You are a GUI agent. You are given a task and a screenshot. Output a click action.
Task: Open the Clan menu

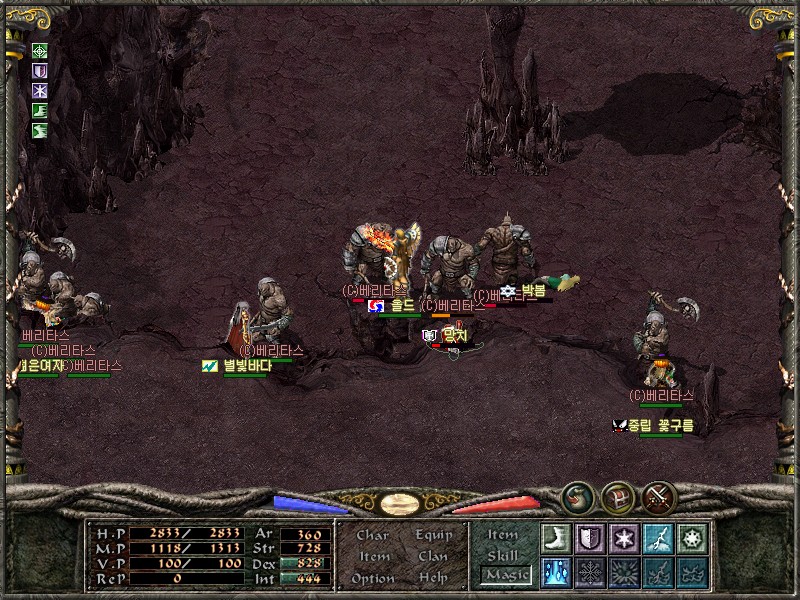[x=433, y=556]
